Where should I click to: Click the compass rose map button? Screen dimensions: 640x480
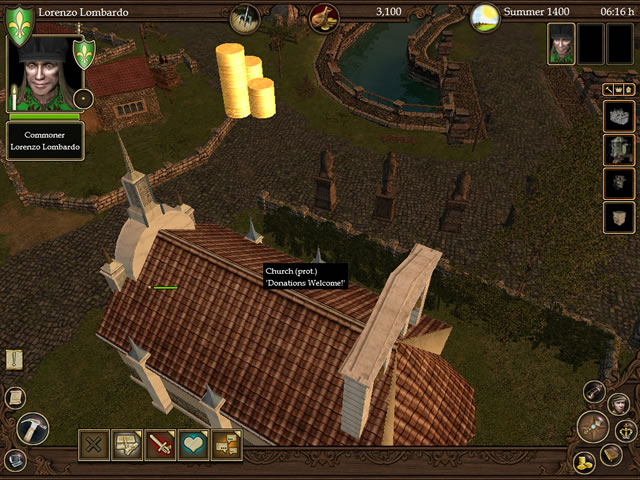pyautogui.click(x=593, y=427)
